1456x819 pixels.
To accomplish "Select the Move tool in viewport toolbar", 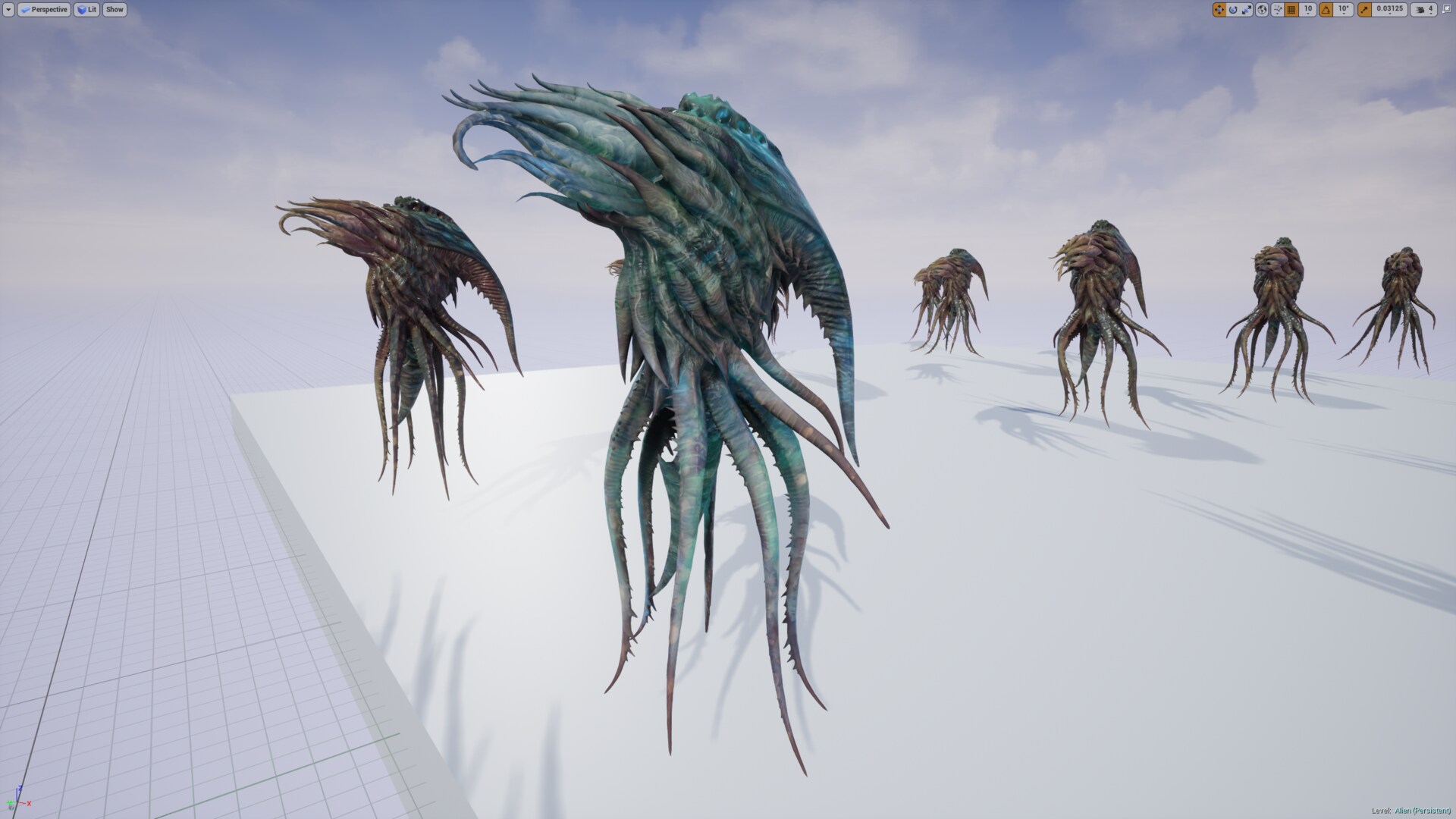I will point(1219,9).
